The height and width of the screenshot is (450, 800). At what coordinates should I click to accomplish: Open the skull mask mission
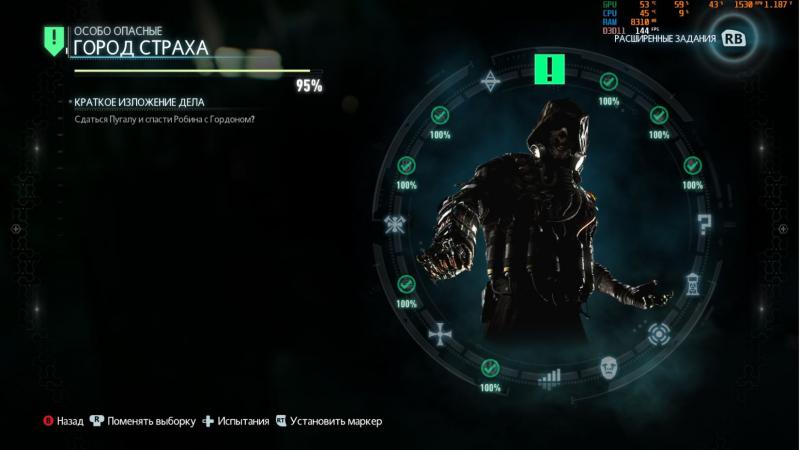609,368
